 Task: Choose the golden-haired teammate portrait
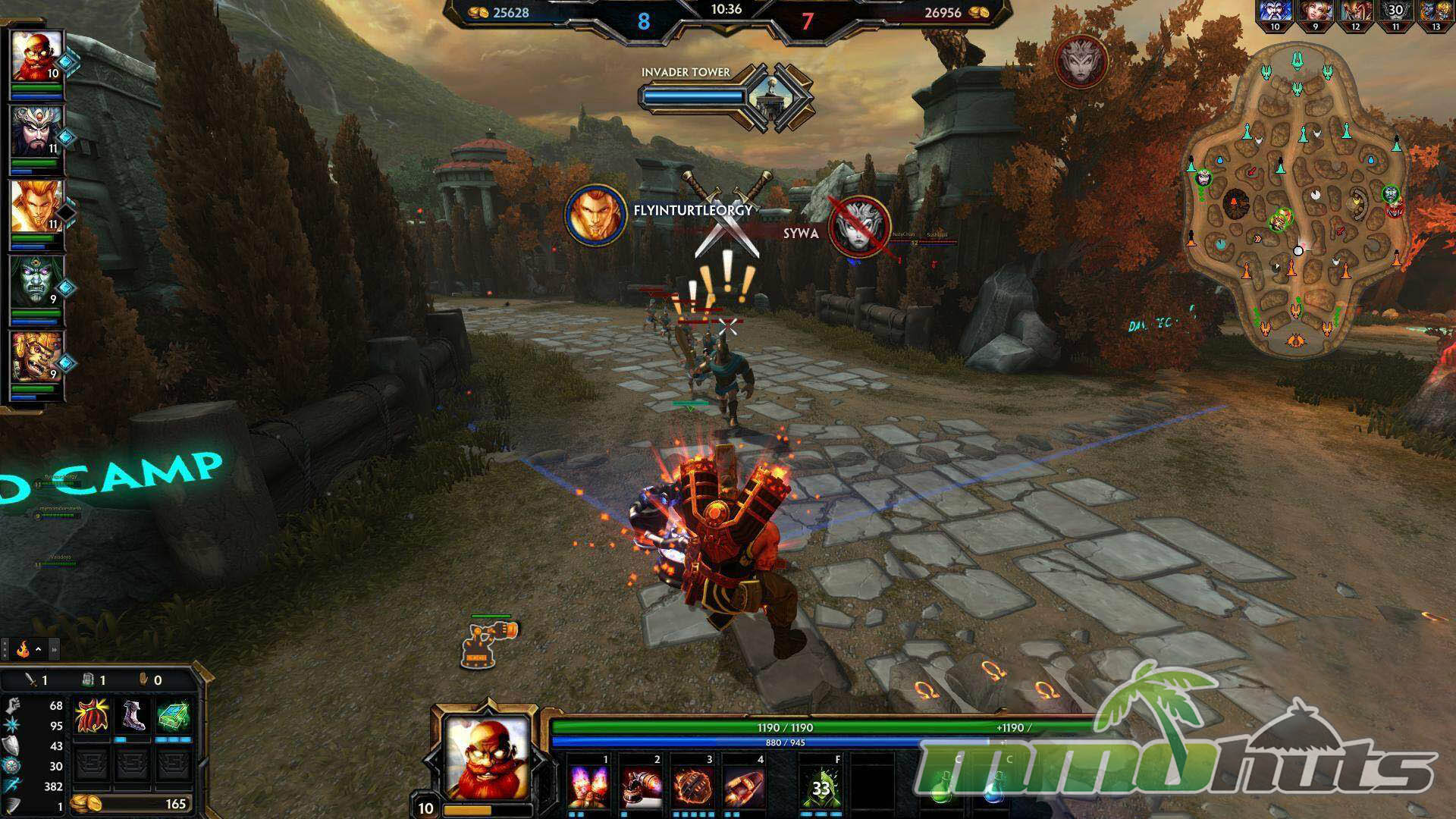click(36, 206)
